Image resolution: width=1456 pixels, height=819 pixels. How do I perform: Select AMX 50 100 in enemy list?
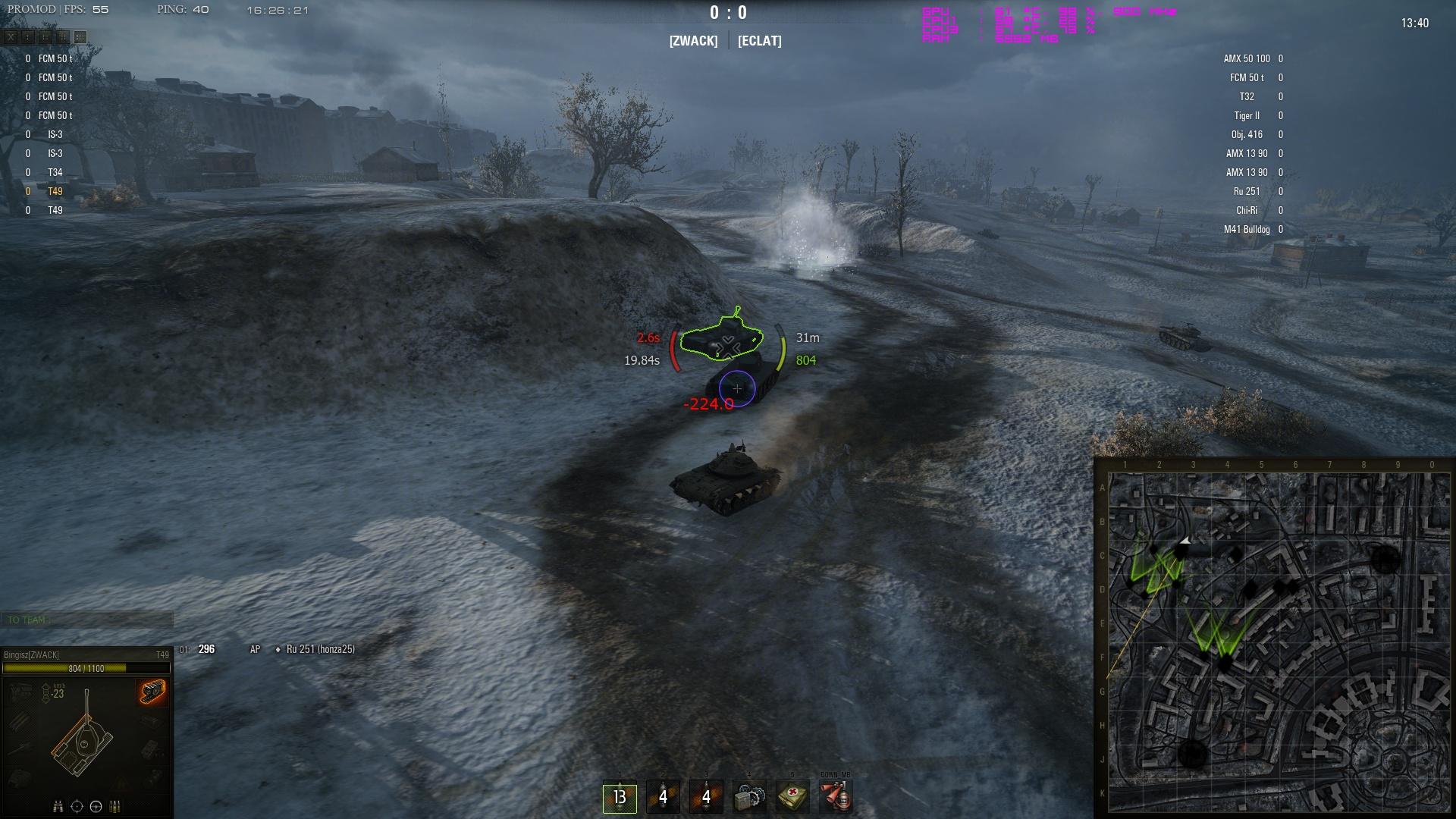[x=1246, y=58]
